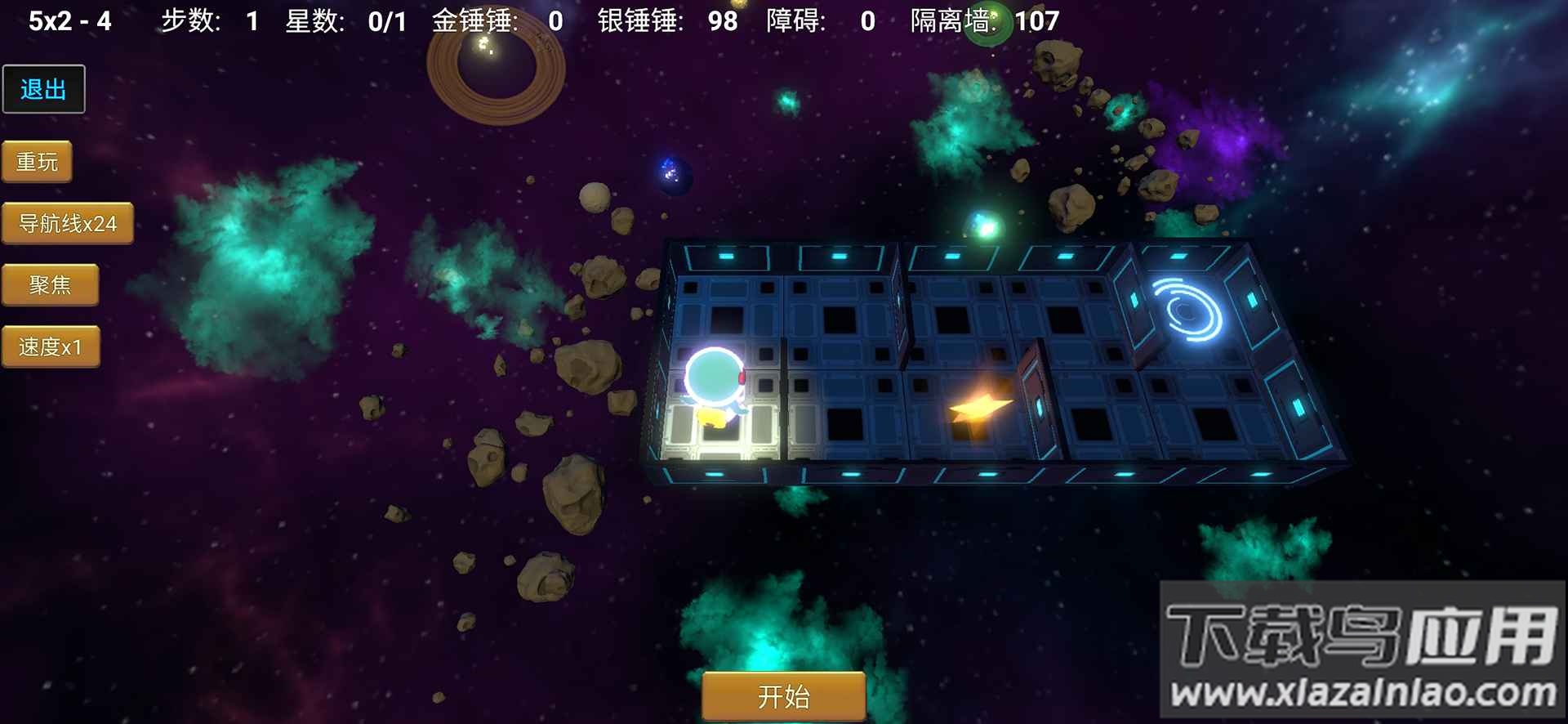Image resolution: width=1568 pixels, height=724 pixels.
Task: Select the 聚焦 focus button
Action: [50, 285]
